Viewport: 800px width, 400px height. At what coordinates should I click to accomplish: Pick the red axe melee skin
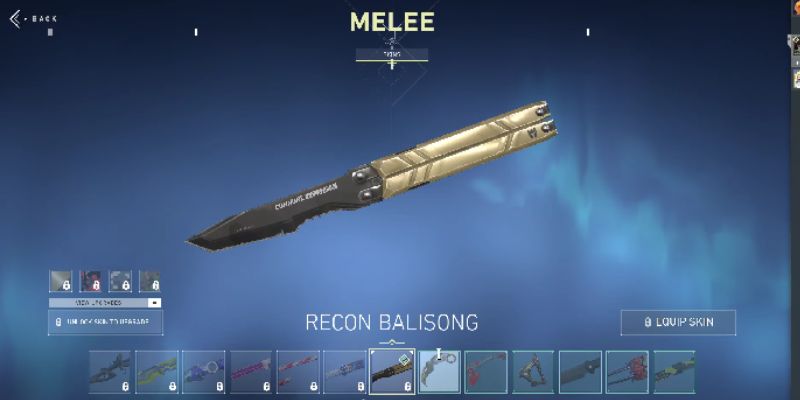486,371
